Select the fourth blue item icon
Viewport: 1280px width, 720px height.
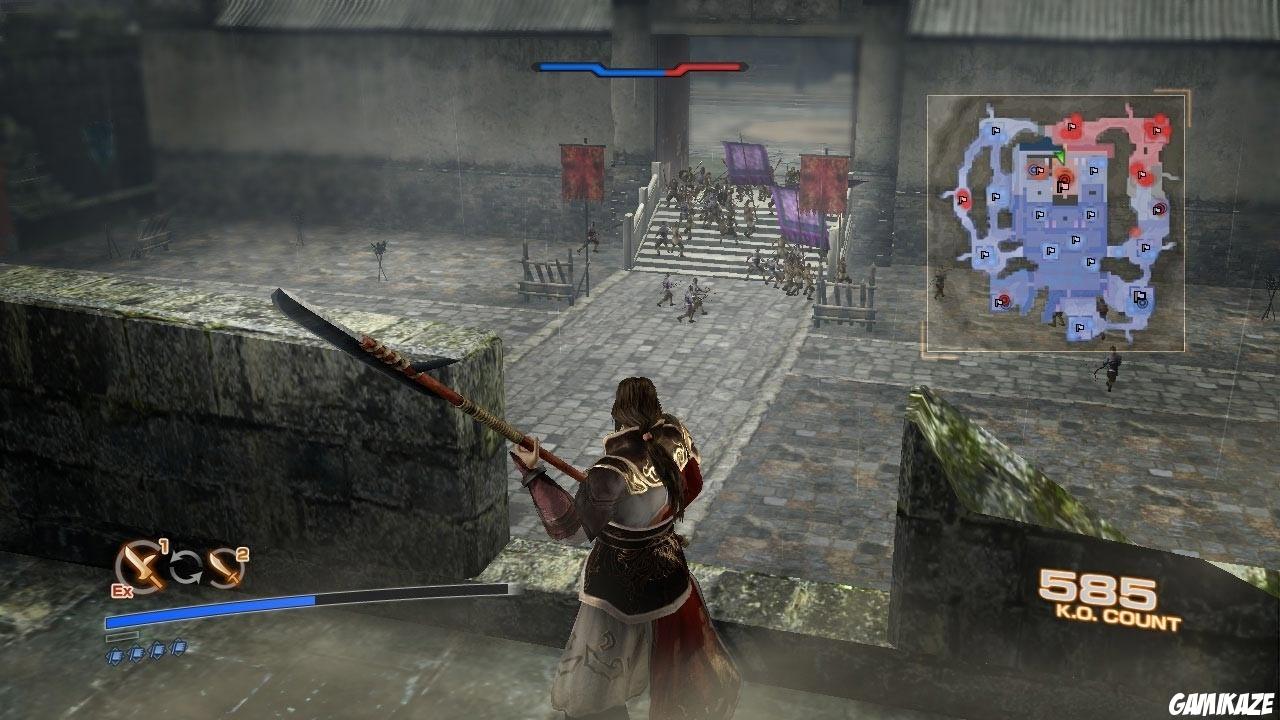(178, 647)
